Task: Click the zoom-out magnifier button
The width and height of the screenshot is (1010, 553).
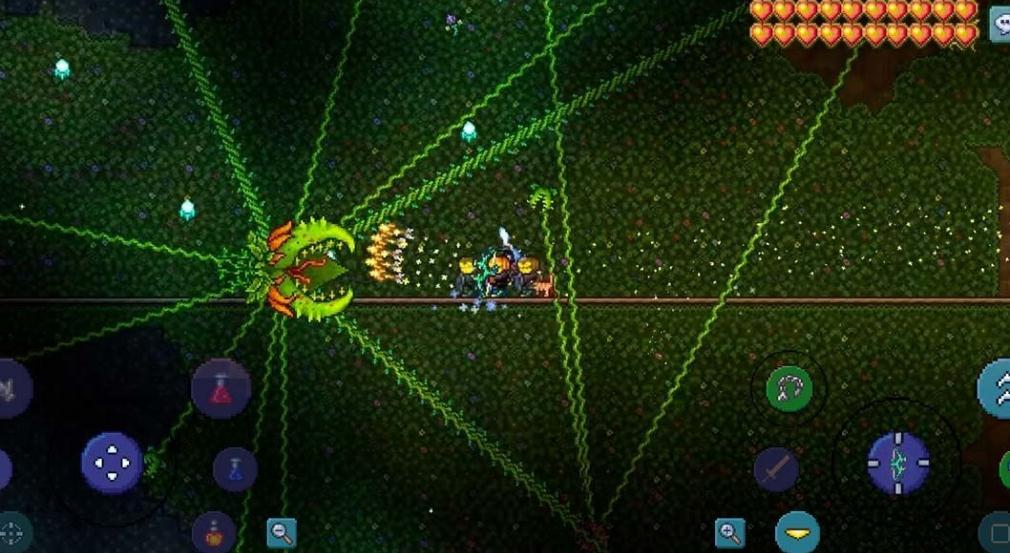Action: point(281,533)
